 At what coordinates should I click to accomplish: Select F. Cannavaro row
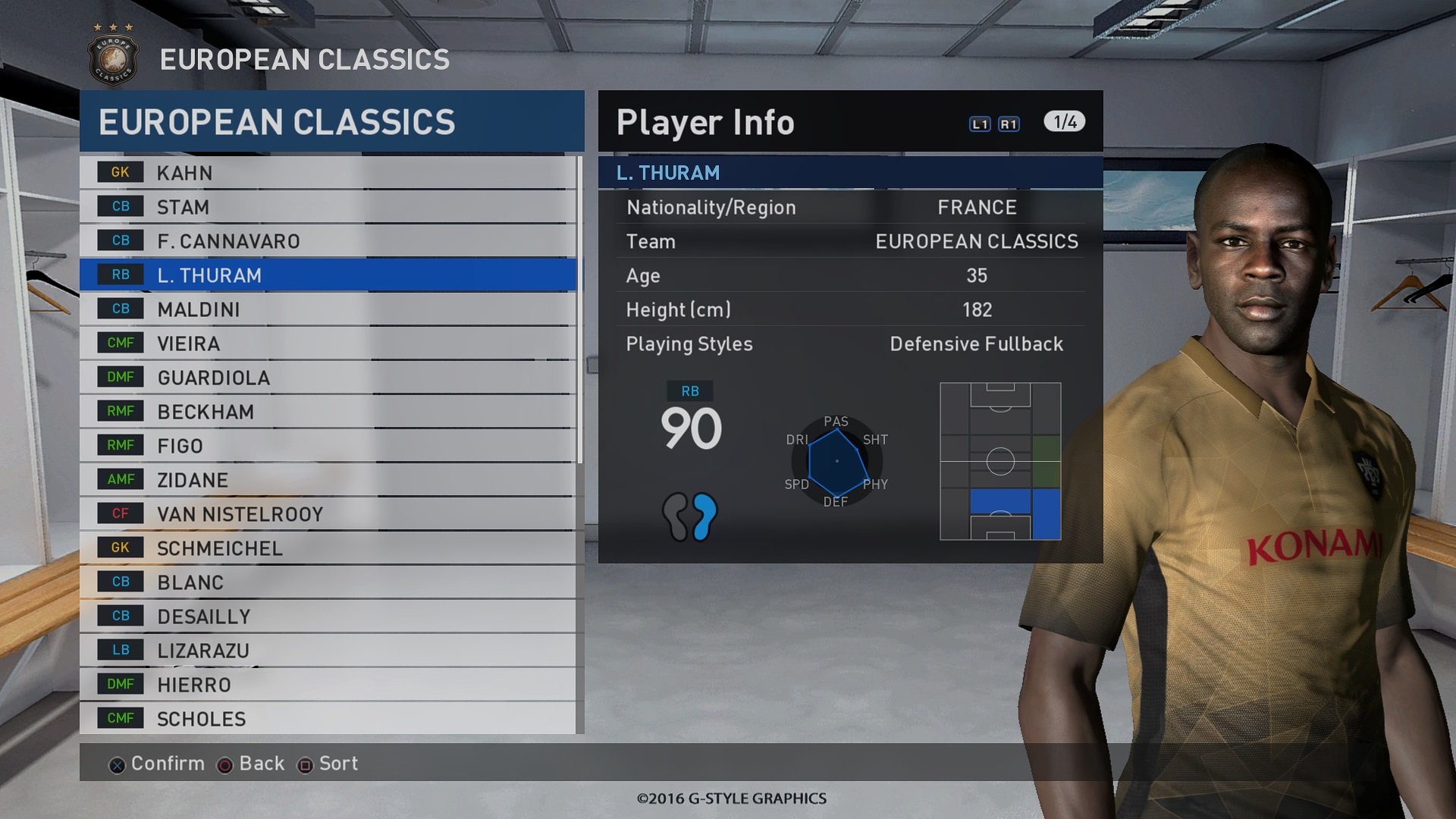pyautogui.click(x=328, y=241)
